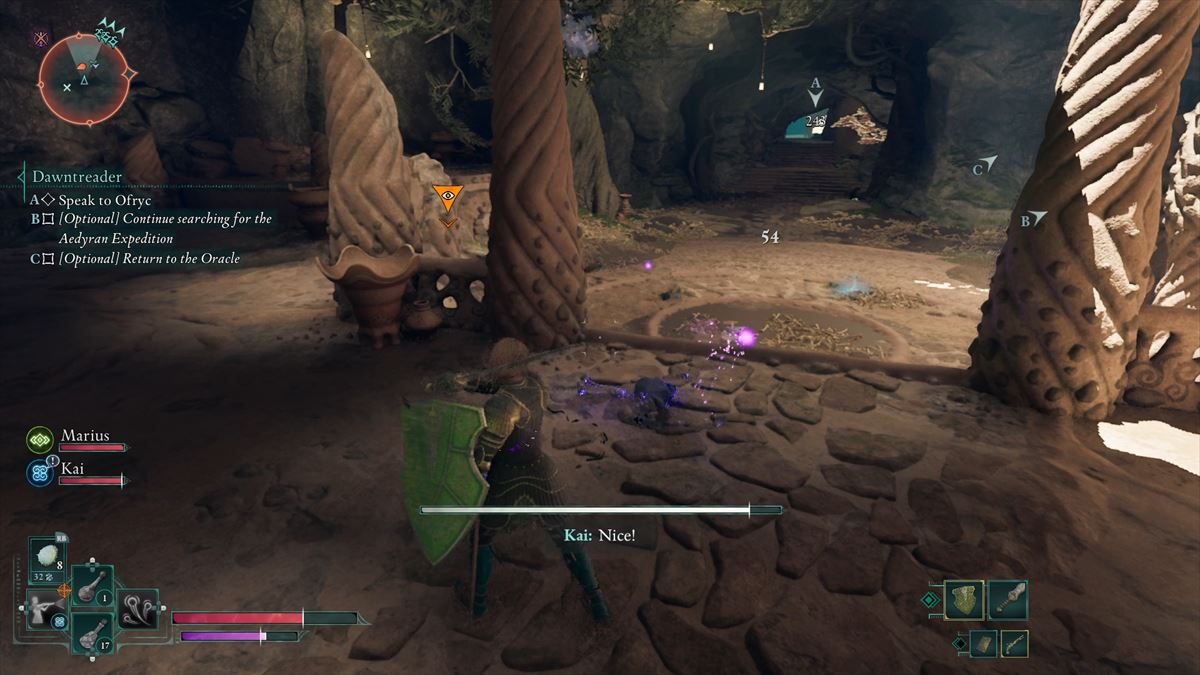1200x675 pixels.
Task: Select the green shield loadout slot
Action: tap(964, 599)
